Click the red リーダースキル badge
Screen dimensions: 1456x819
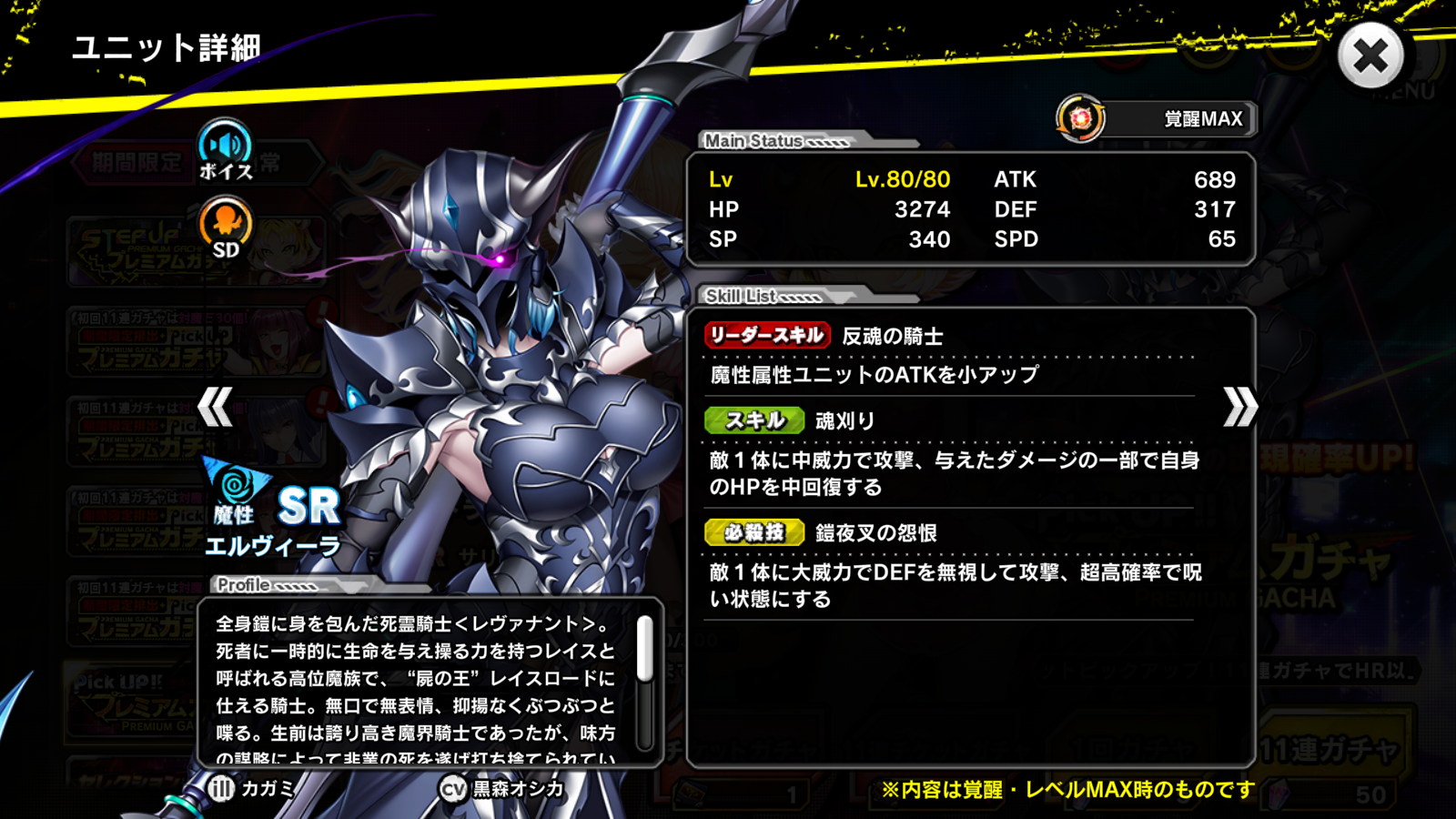(766, 334)
